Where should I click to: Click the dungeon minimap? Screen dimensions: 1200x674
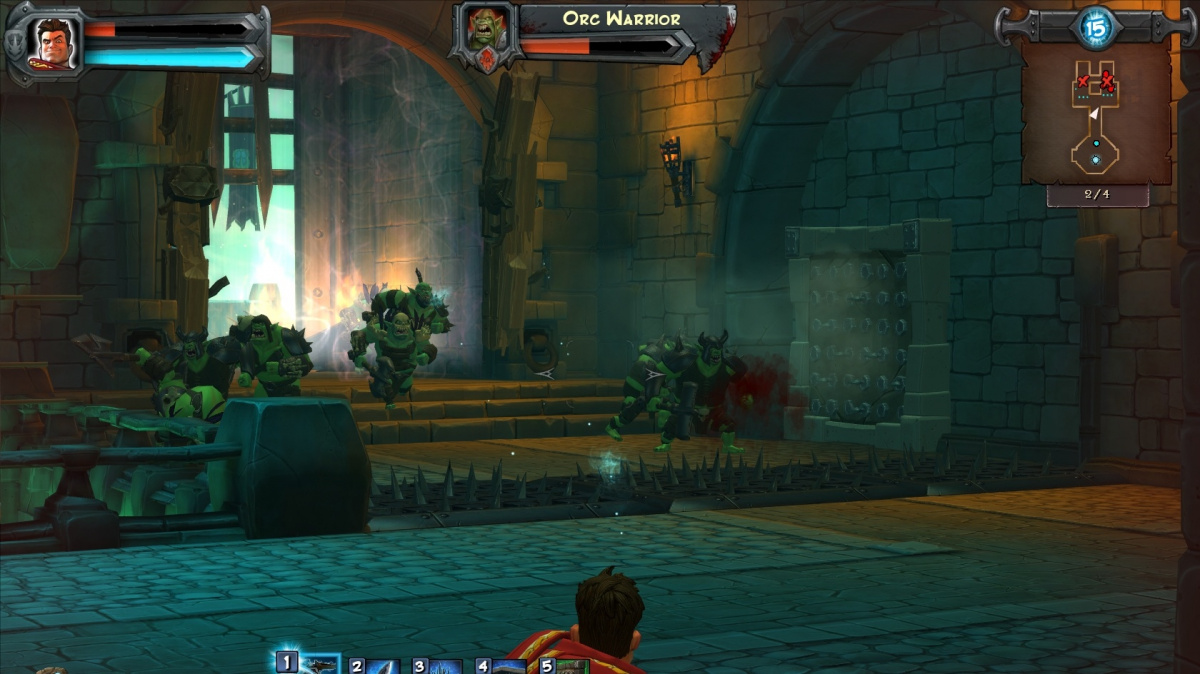click(1096, 115)
